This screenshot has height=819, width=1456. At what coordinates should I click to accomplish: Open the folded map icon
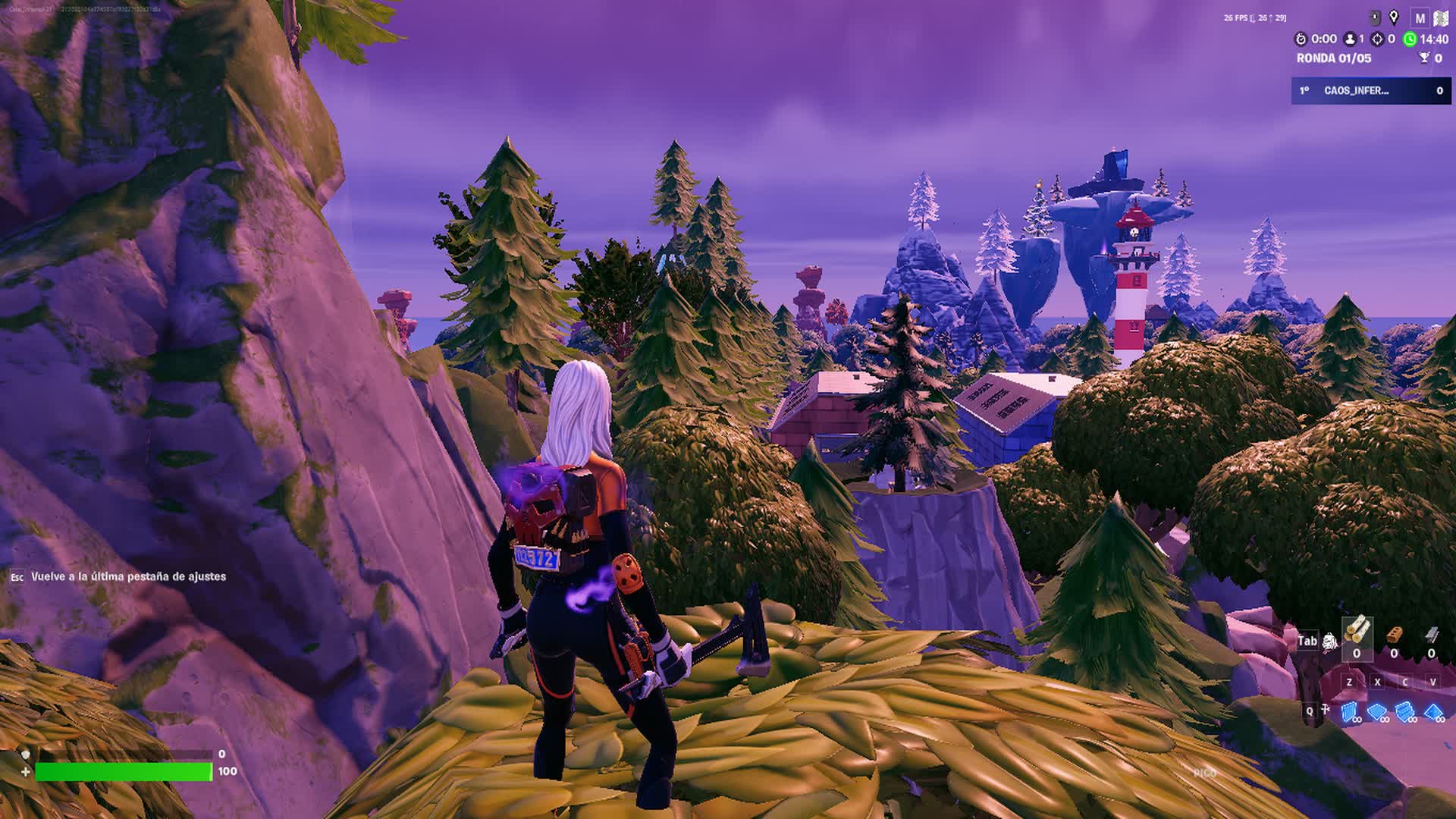(x=1440, y=17)
